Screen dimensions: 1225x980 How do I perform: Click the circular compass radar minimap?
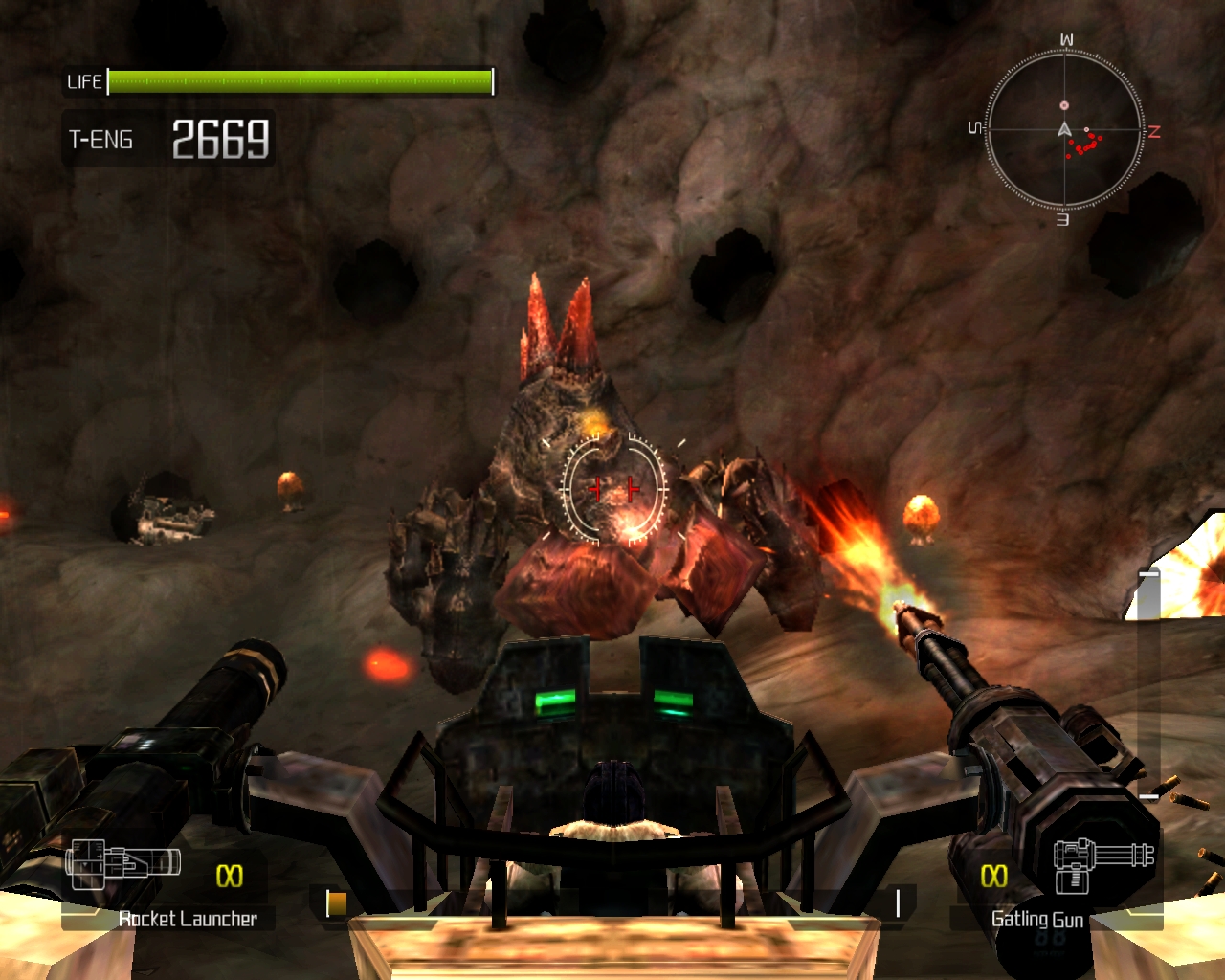[1064, 130]
